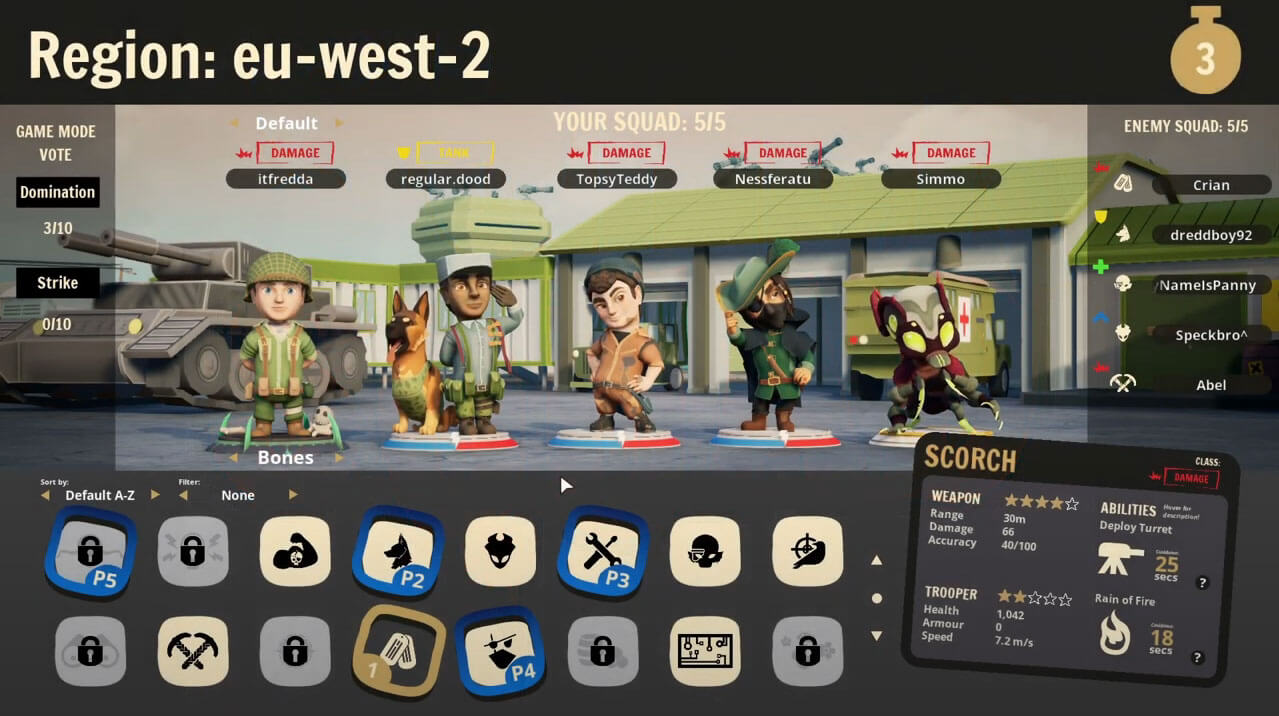Viewport: 1279px width, 716px height.
Task: Switch to the next skin after Bones
Action: pos(339,458)
